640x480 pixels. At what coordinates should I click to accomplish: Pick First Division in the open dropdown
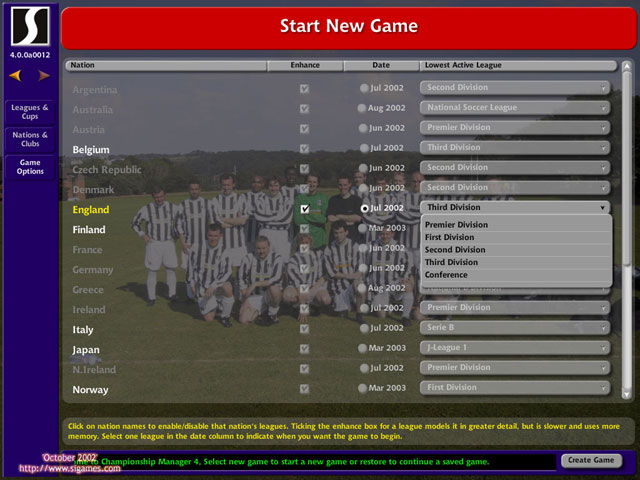point(449,238)
